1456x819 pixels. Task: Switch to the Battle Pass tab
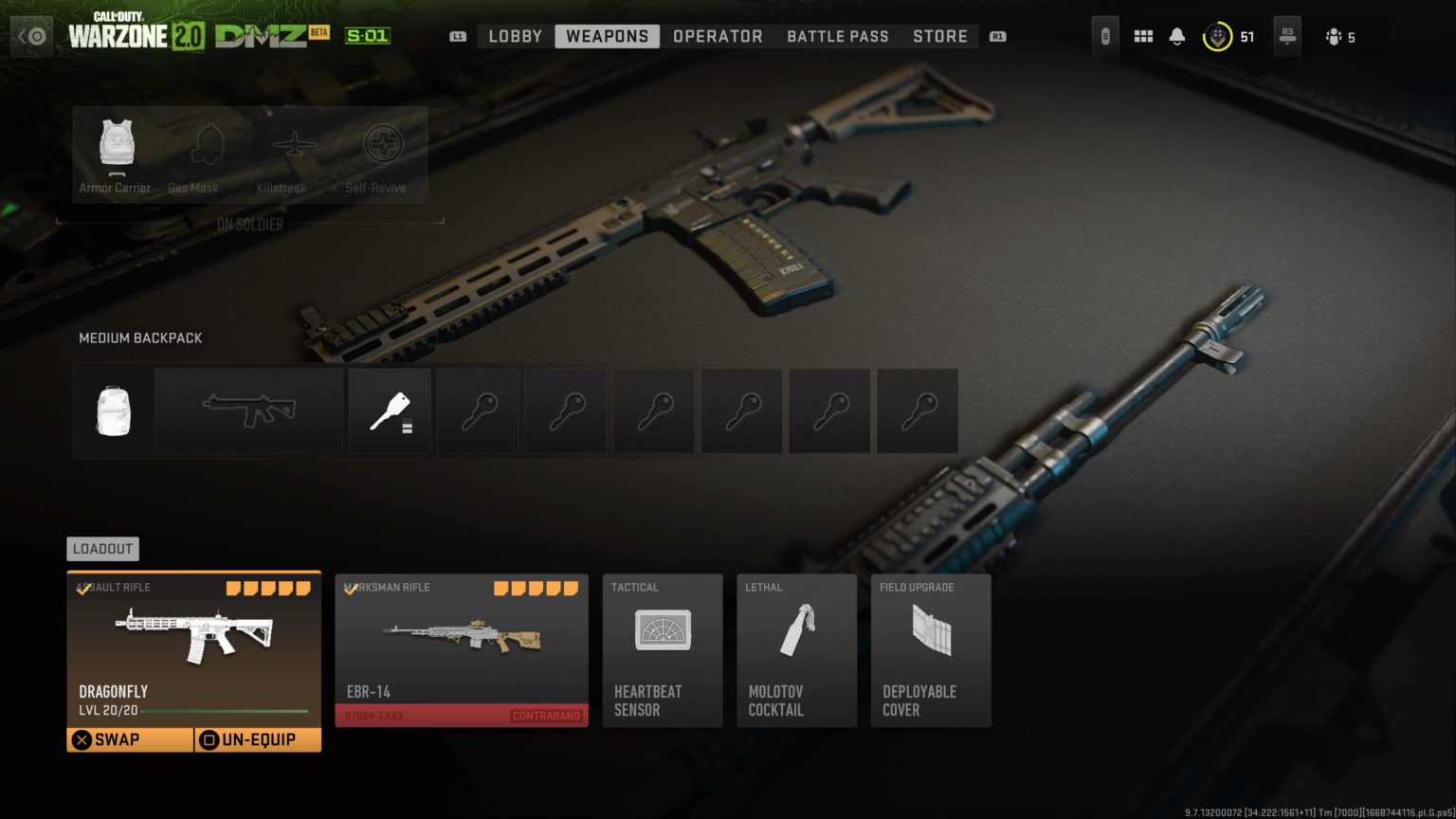[837, 36]
